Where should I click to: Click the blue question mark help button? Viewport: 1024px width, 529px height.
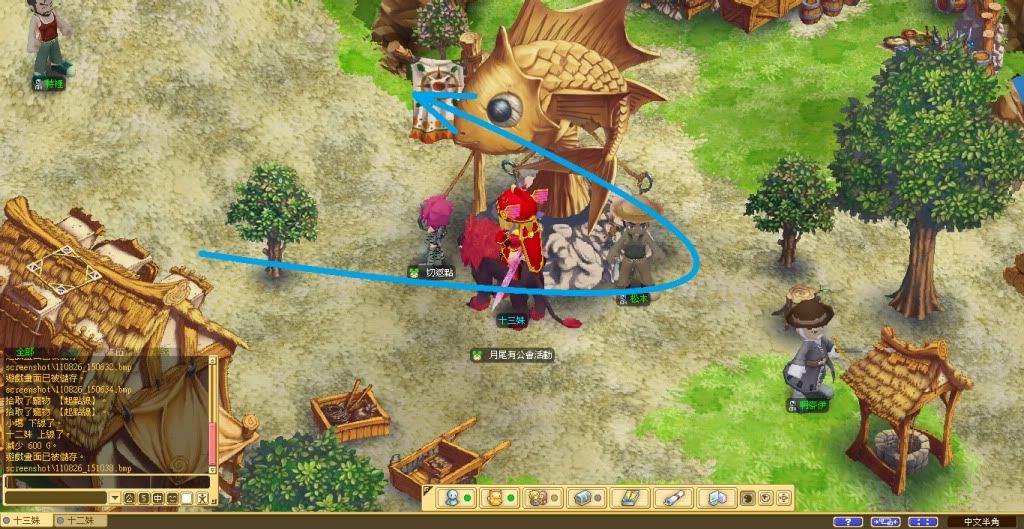pos(847,521)
